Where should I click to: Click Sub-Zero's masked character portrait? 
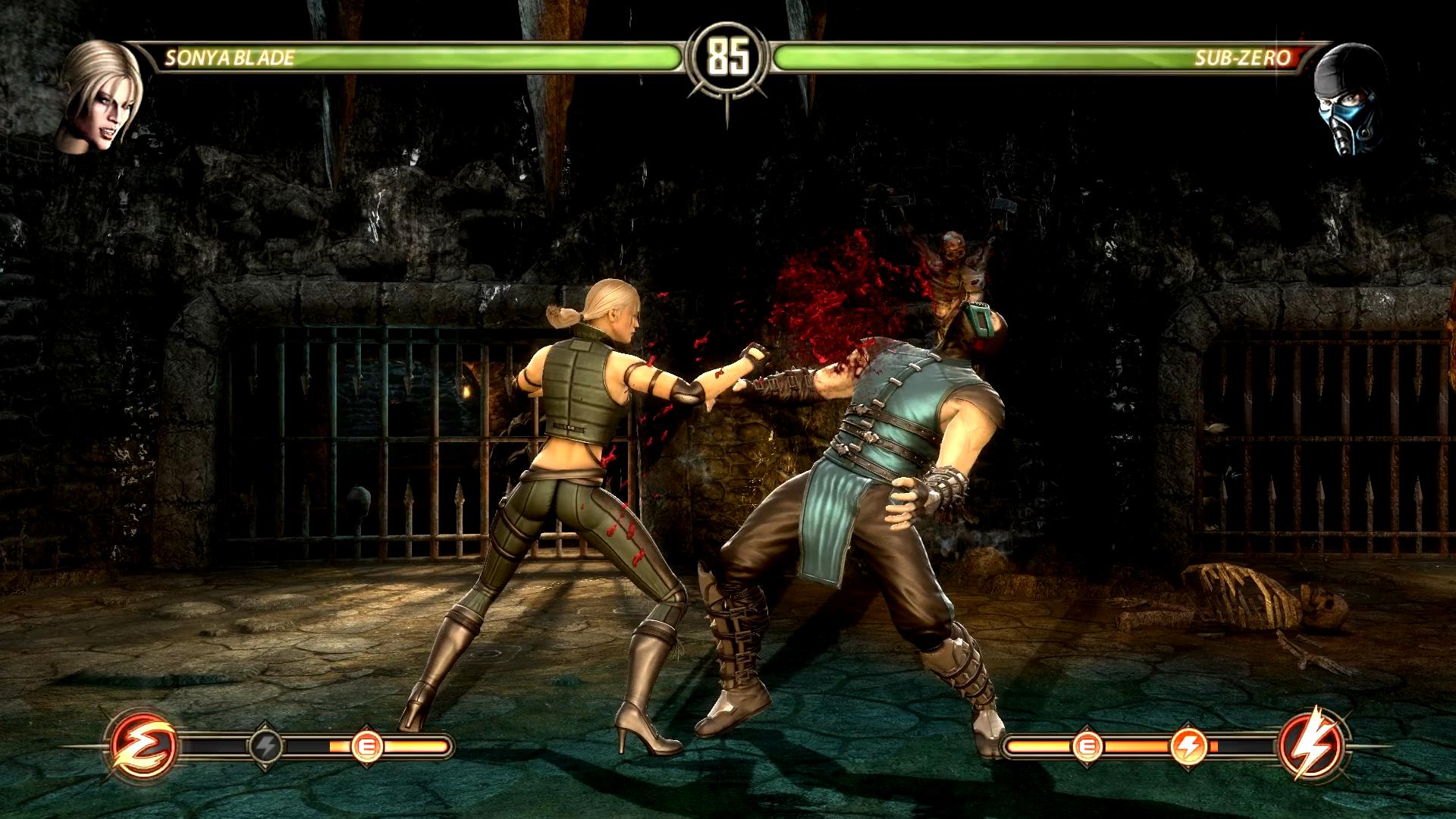click(x=1350, y=99)
